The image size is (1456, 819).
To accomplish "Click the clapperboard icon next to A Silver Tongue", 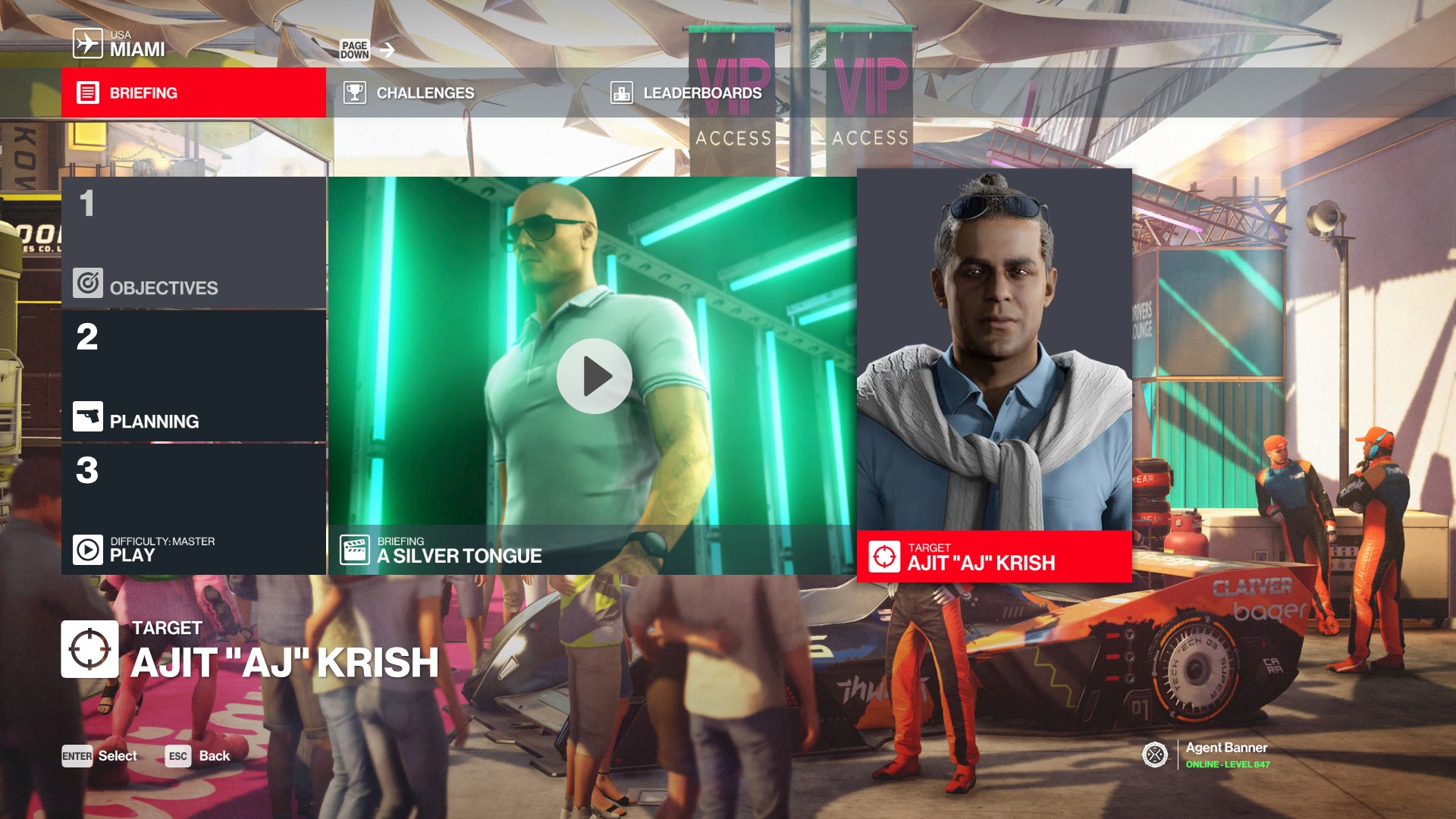I will pos(355,549).
